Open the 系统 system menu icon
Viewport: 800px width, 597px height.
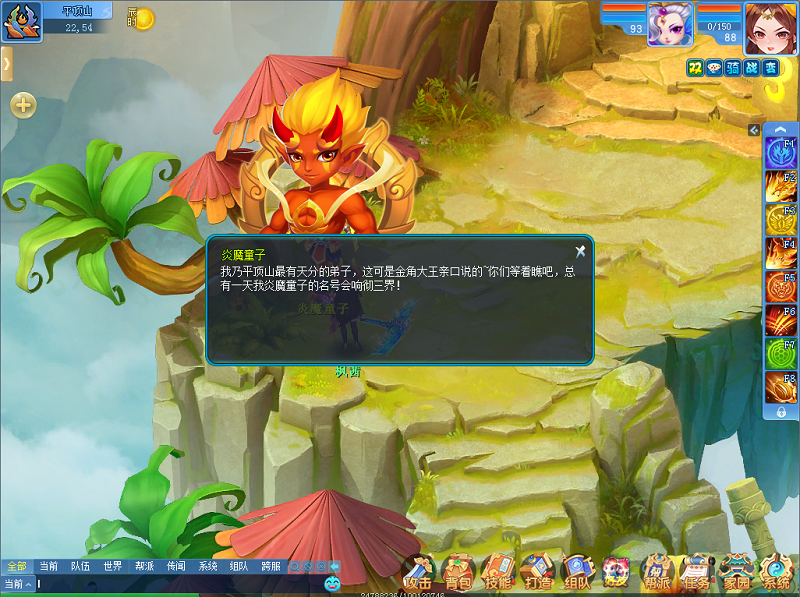[776, 573]
